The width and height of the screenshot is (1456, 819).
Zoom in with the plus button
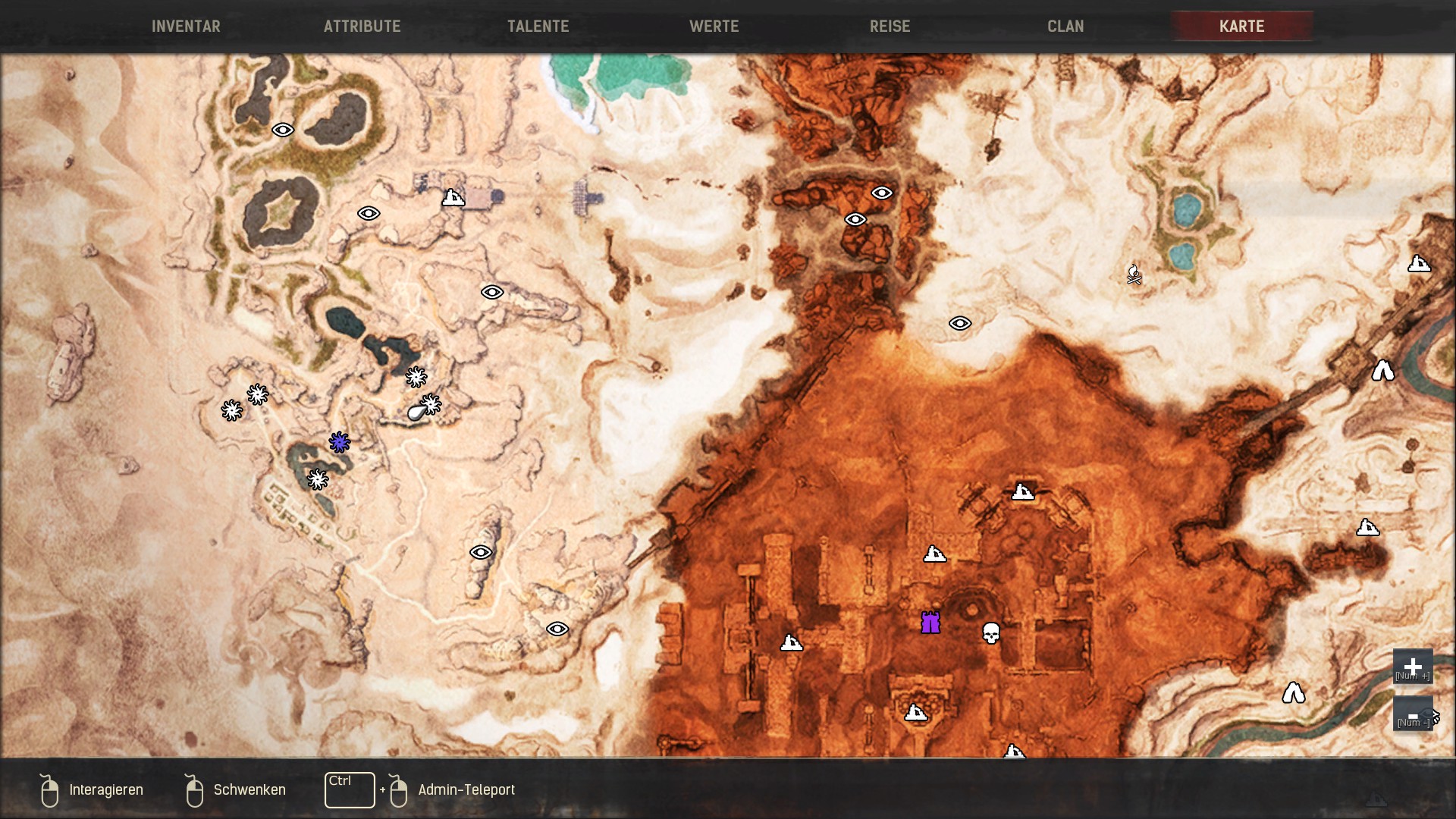pos(1412,667)
